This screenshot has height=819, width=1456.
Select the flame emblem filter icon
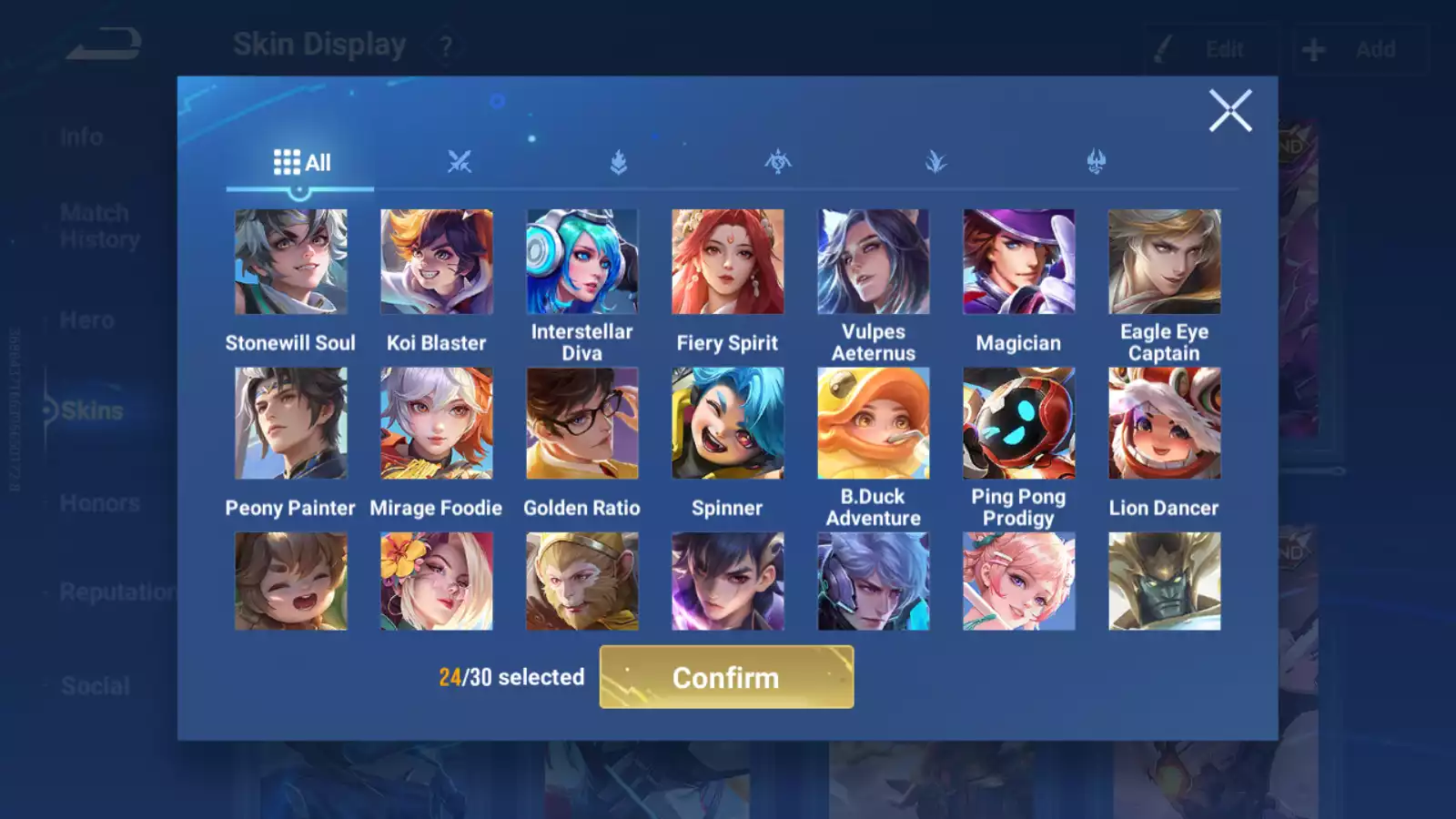click(x=619, y=159)
